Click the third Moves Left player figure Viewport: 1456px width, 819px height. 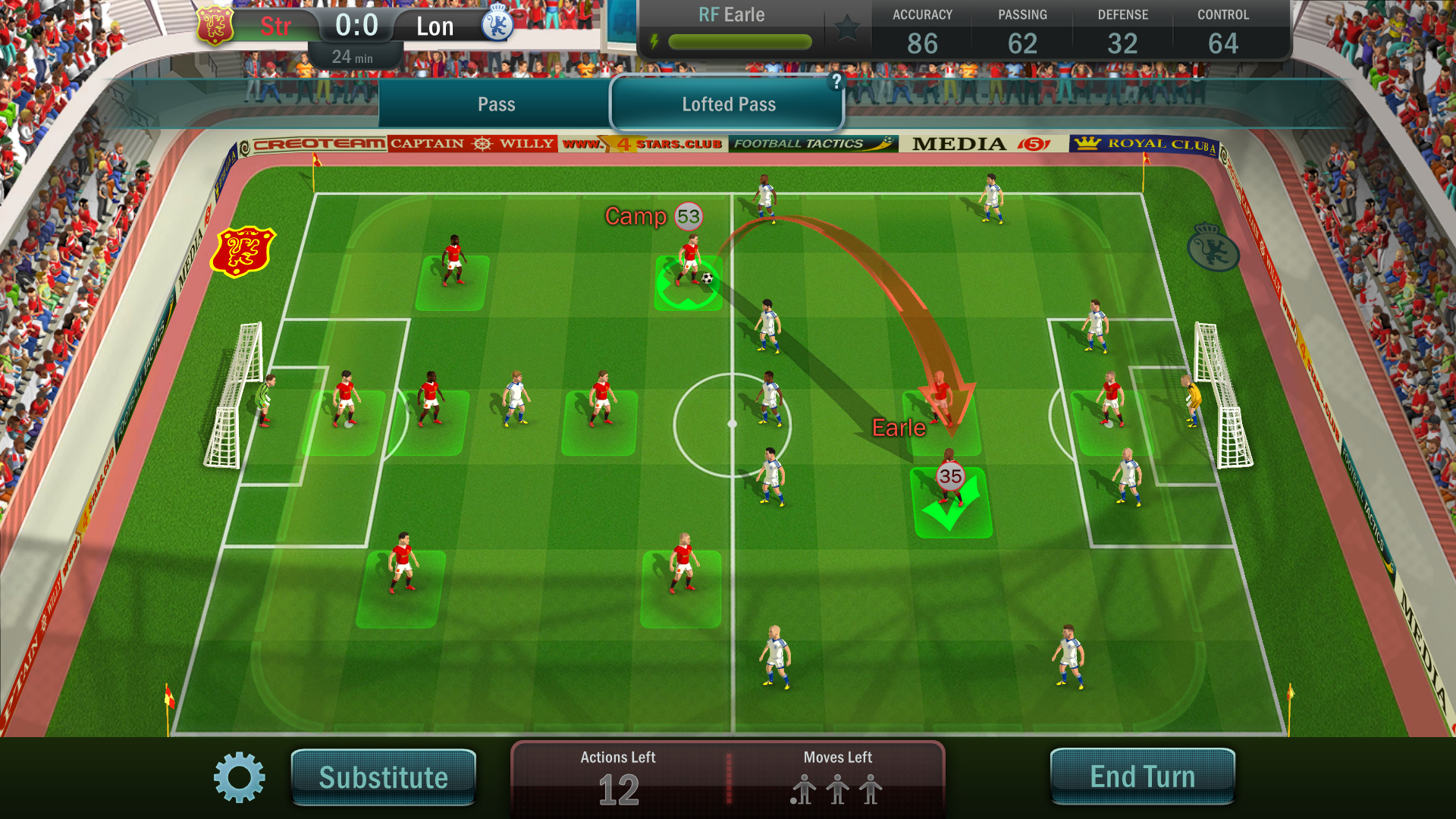[x=869, y=791]
